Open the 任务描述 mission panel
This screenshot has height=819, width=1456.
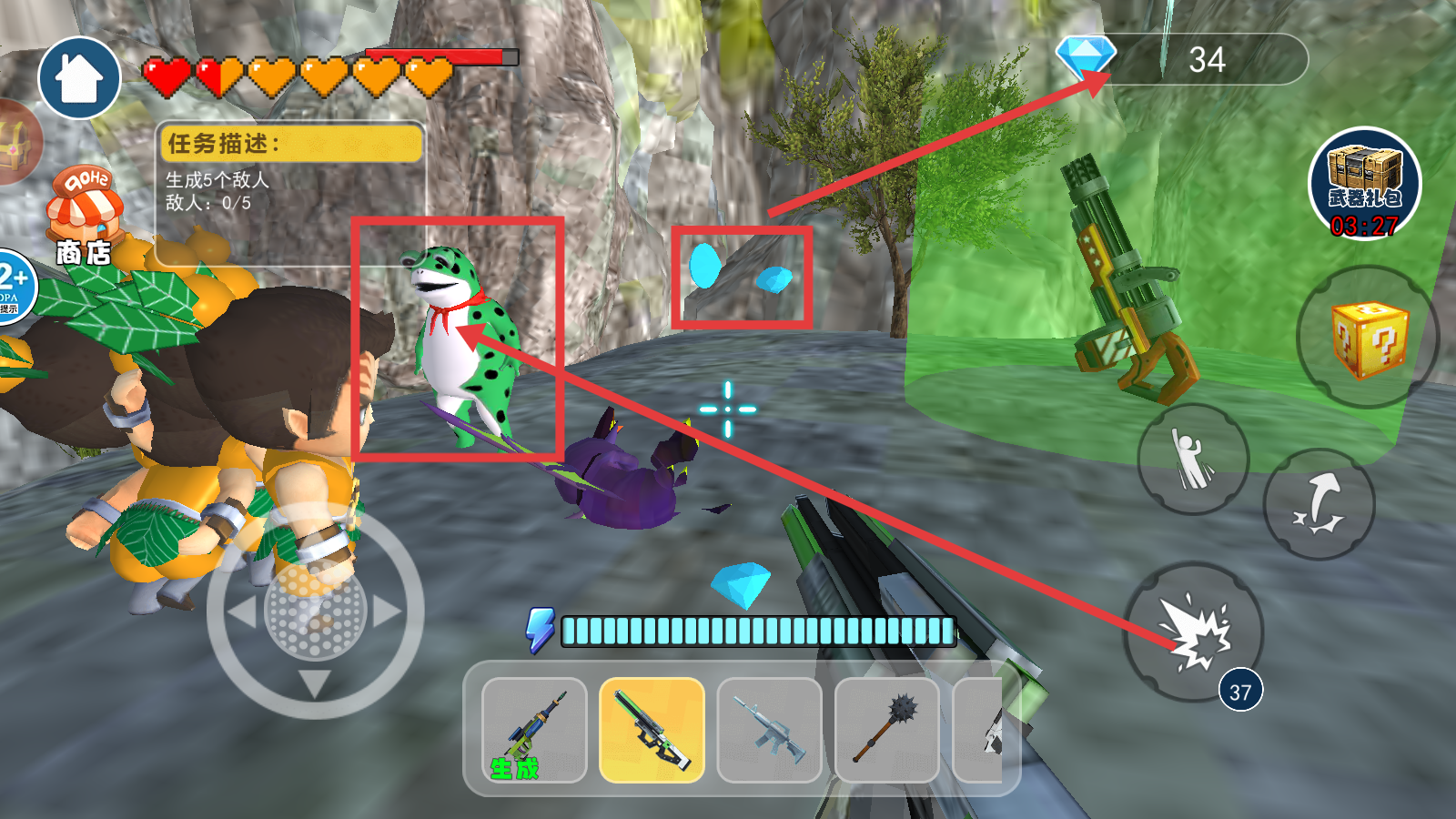pos(291,192)
